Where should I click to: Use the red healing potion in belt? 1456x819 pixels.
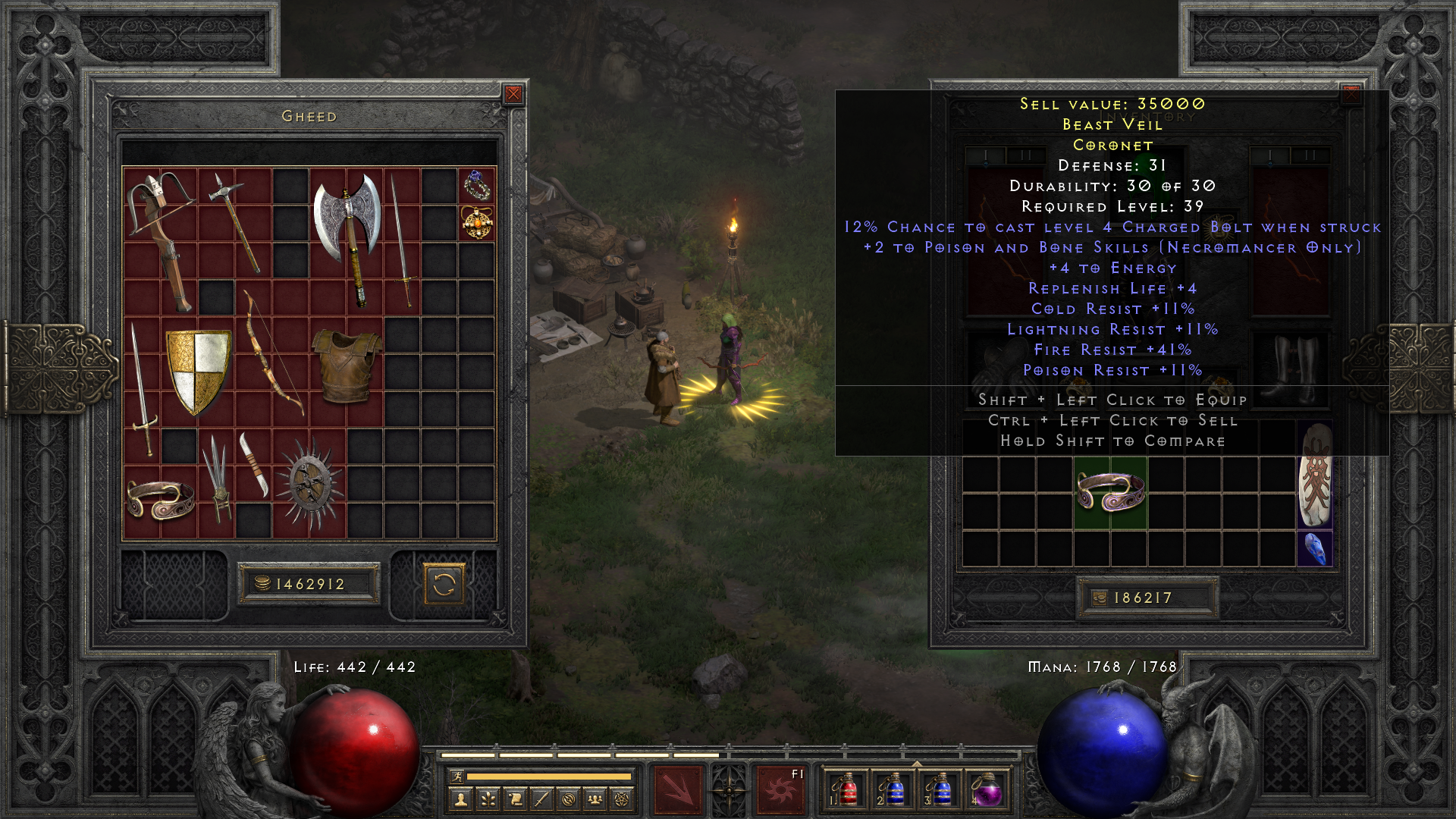click(x=846, y=790)
